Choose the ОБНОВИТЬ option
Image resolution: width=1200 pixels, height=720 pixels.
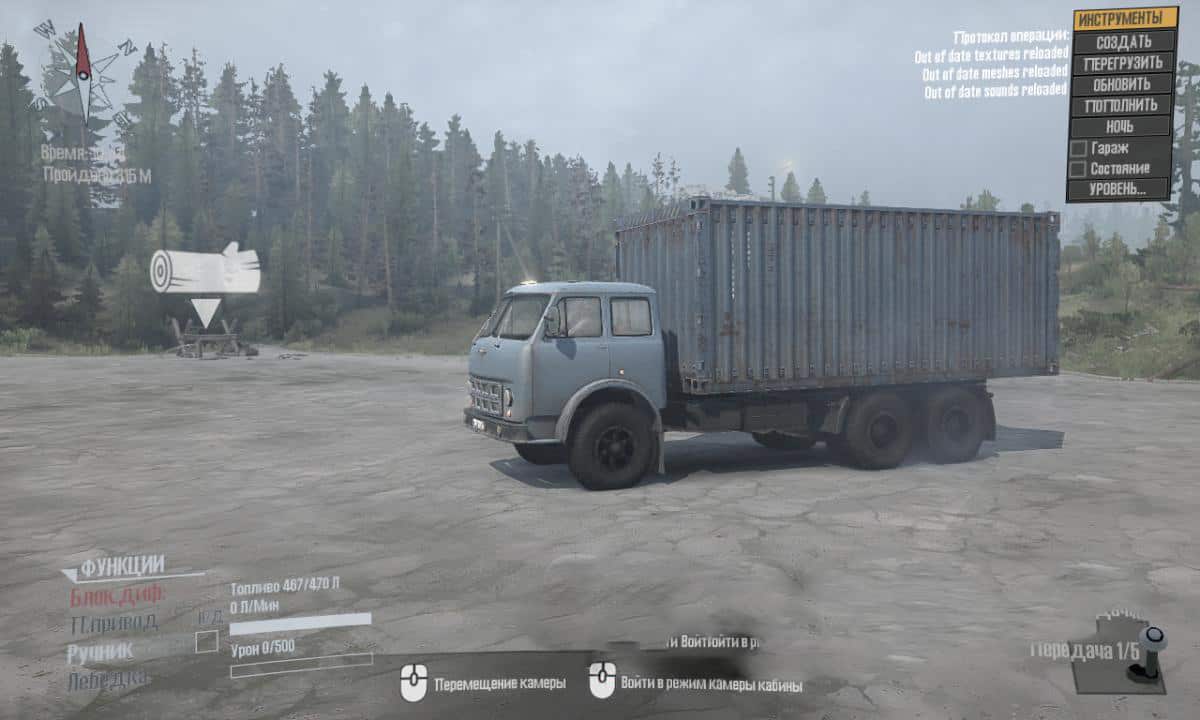point(1122,84)
